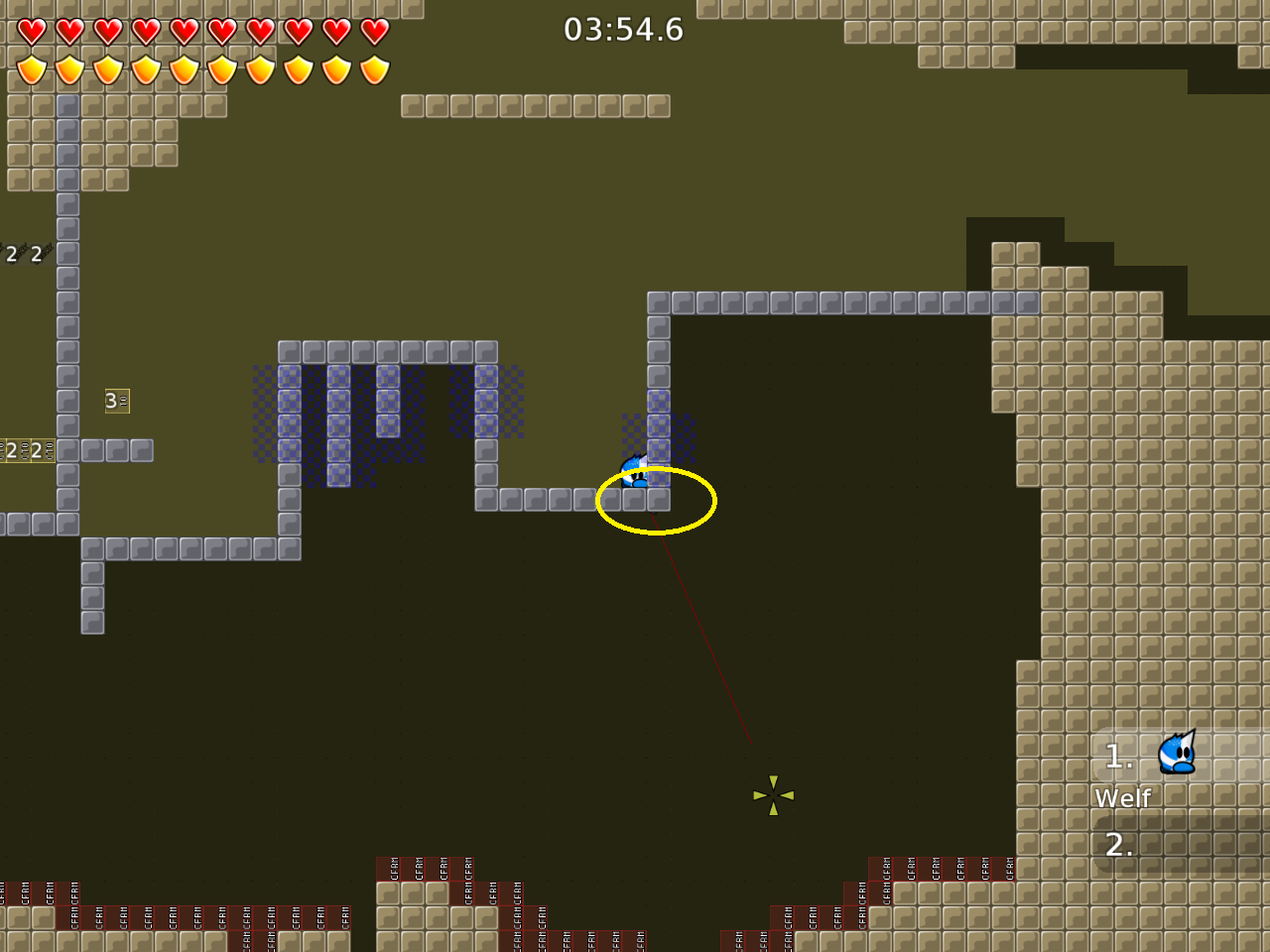The height and width of the screenshot is (952, 1270).
Task: Click the yellow ellipse highlight marker
Action: (655, 501)
